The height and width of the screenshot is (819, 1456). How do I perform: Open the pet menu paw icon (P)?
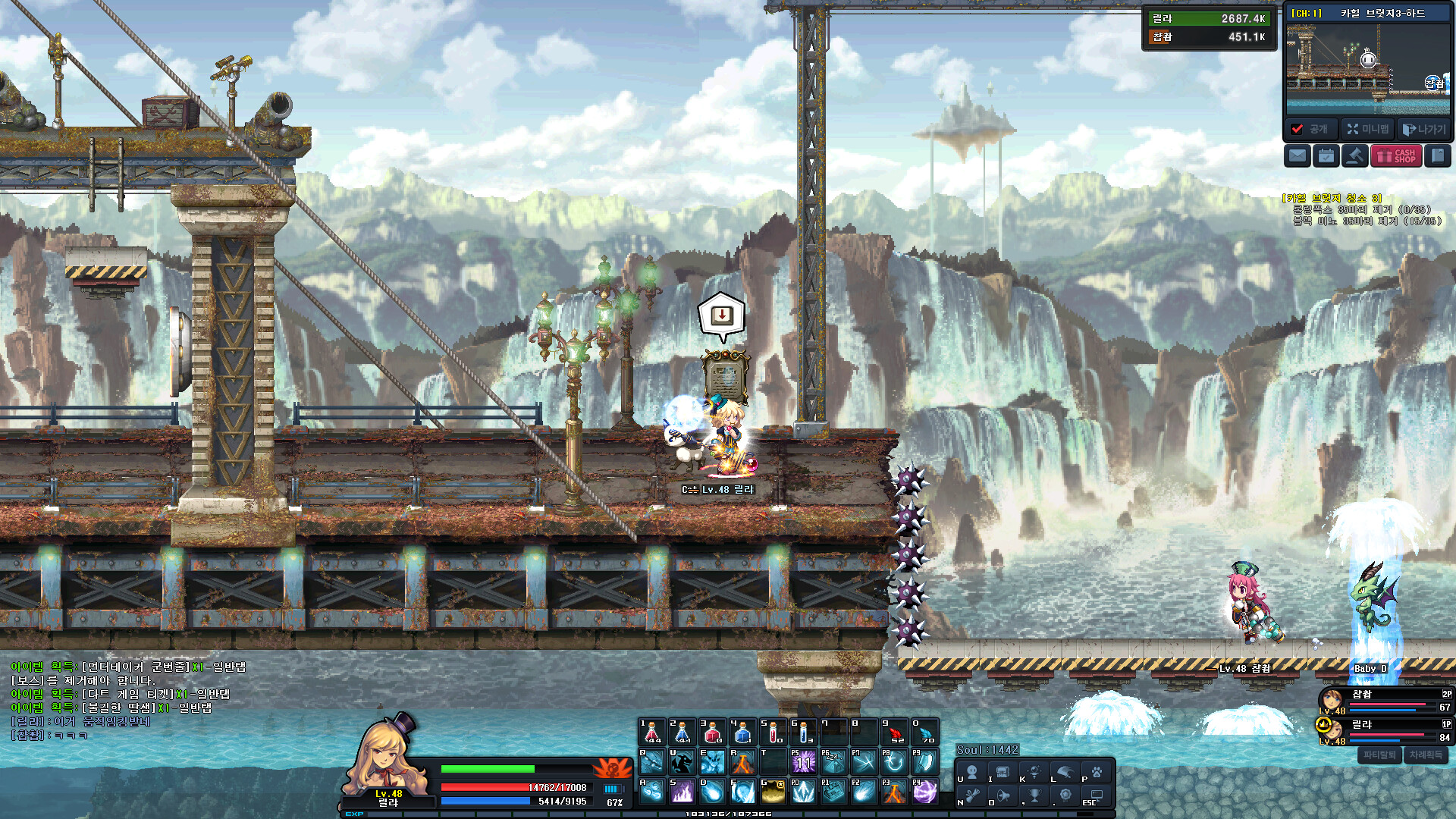click(x=1097, y=772)
